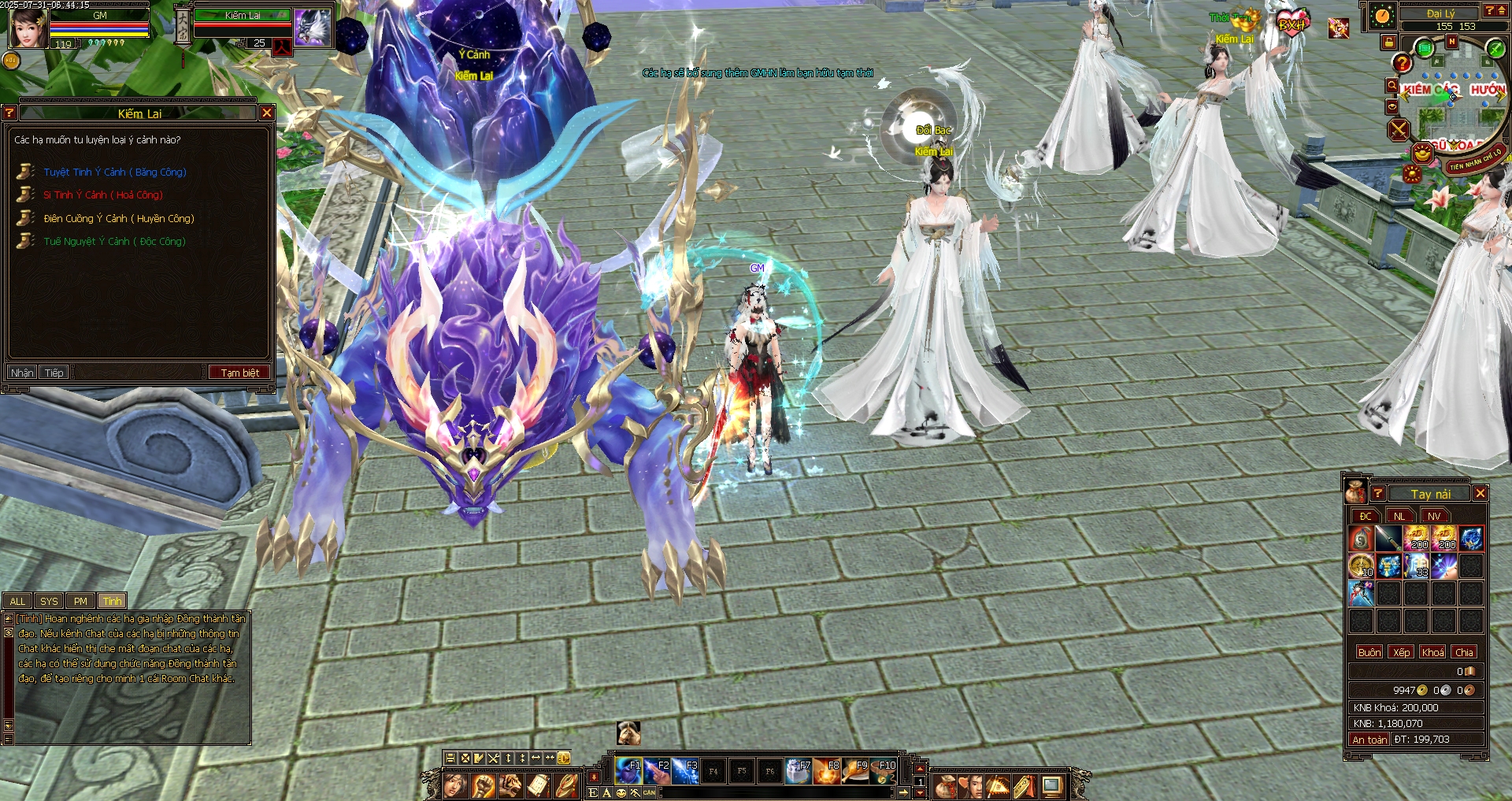The height and width of the screenshot is (801, 1512).
Task: Open the minimap magnifier search button
Action: (1392, 86)
